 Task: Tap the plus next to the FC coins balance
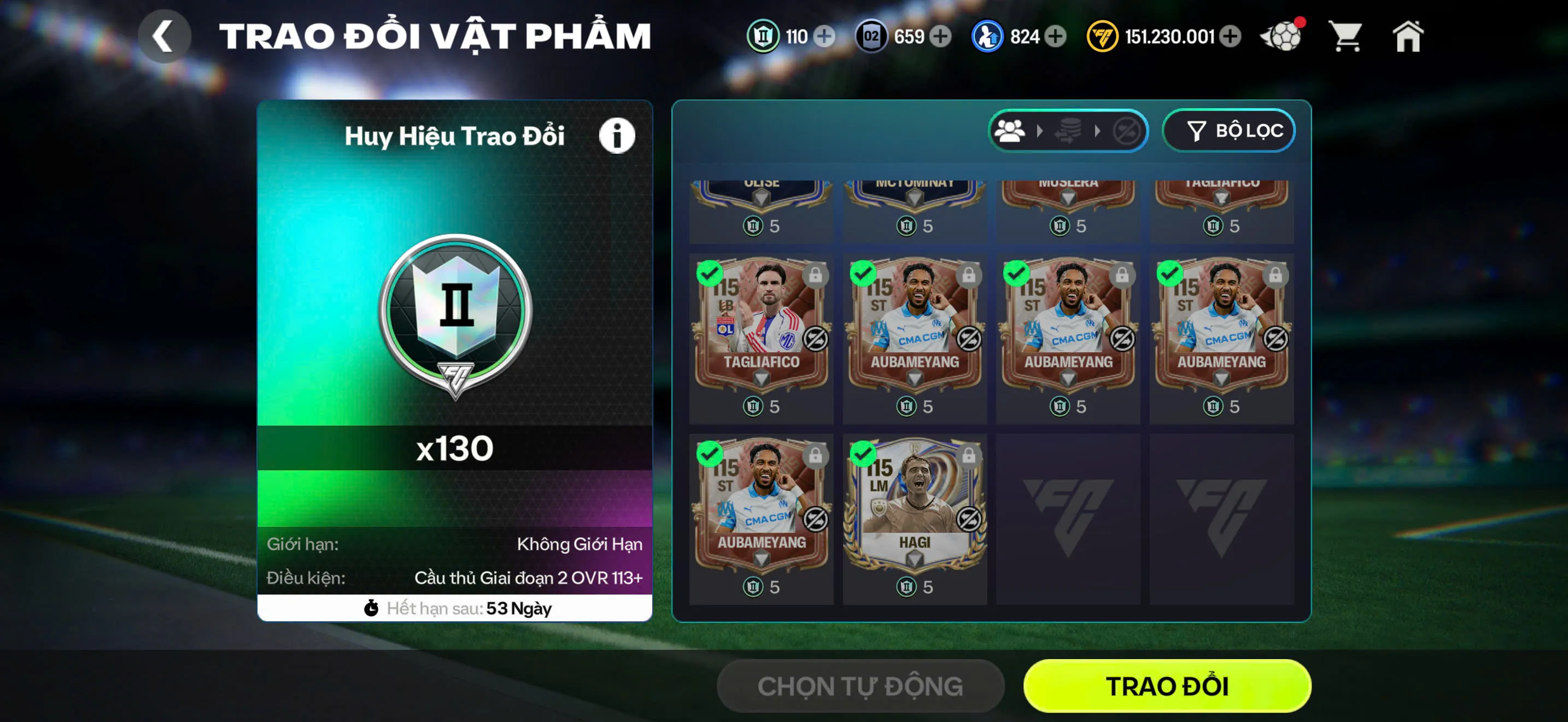pyautogui.click(x=1232, y=37)
